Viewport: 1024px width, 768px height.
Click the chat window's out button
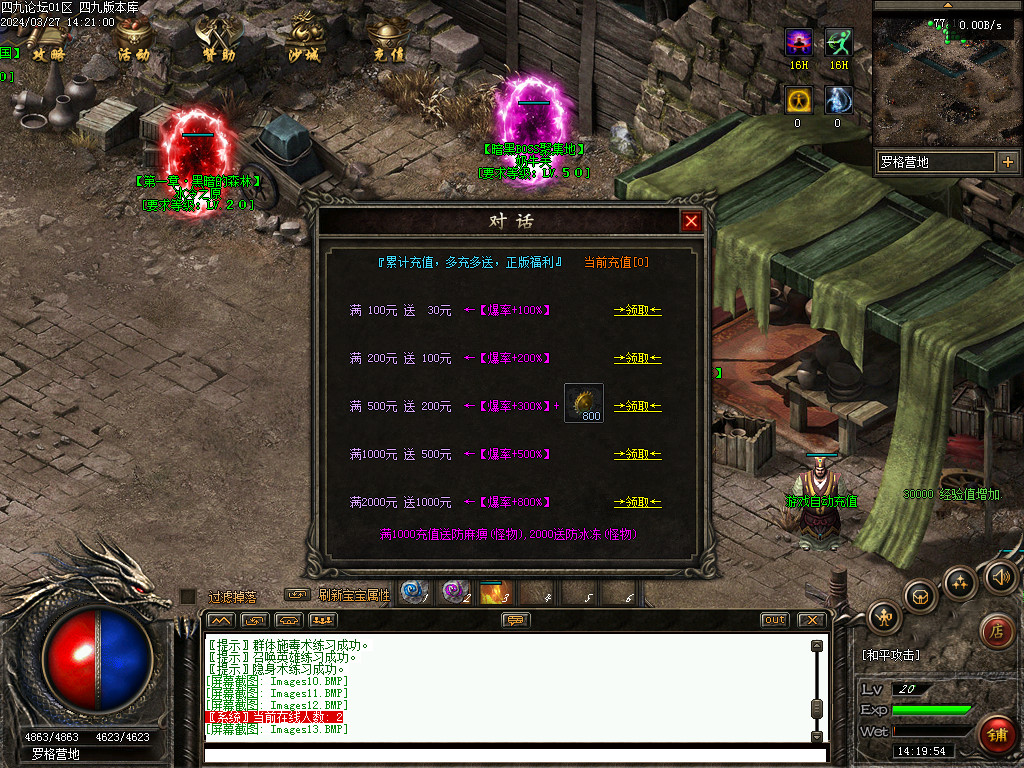(774, 620)
